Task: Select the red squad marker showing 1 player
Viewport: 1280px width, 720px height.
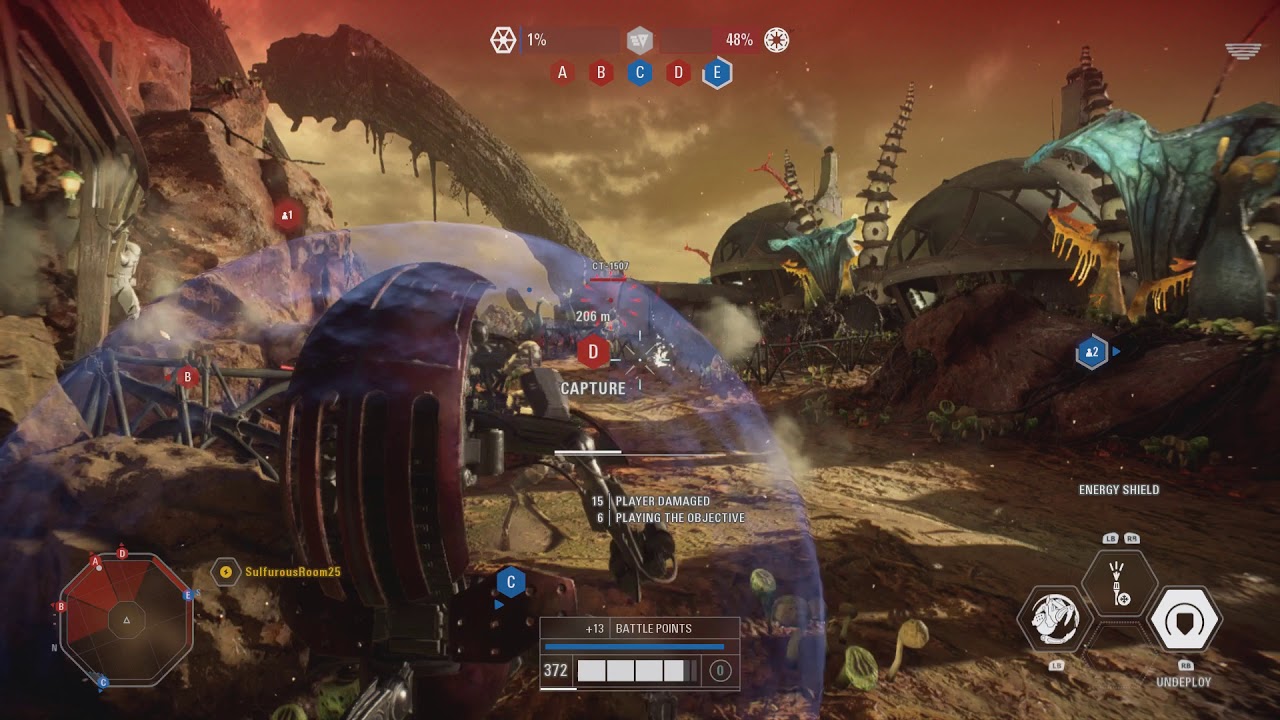Action: point(288,215)
